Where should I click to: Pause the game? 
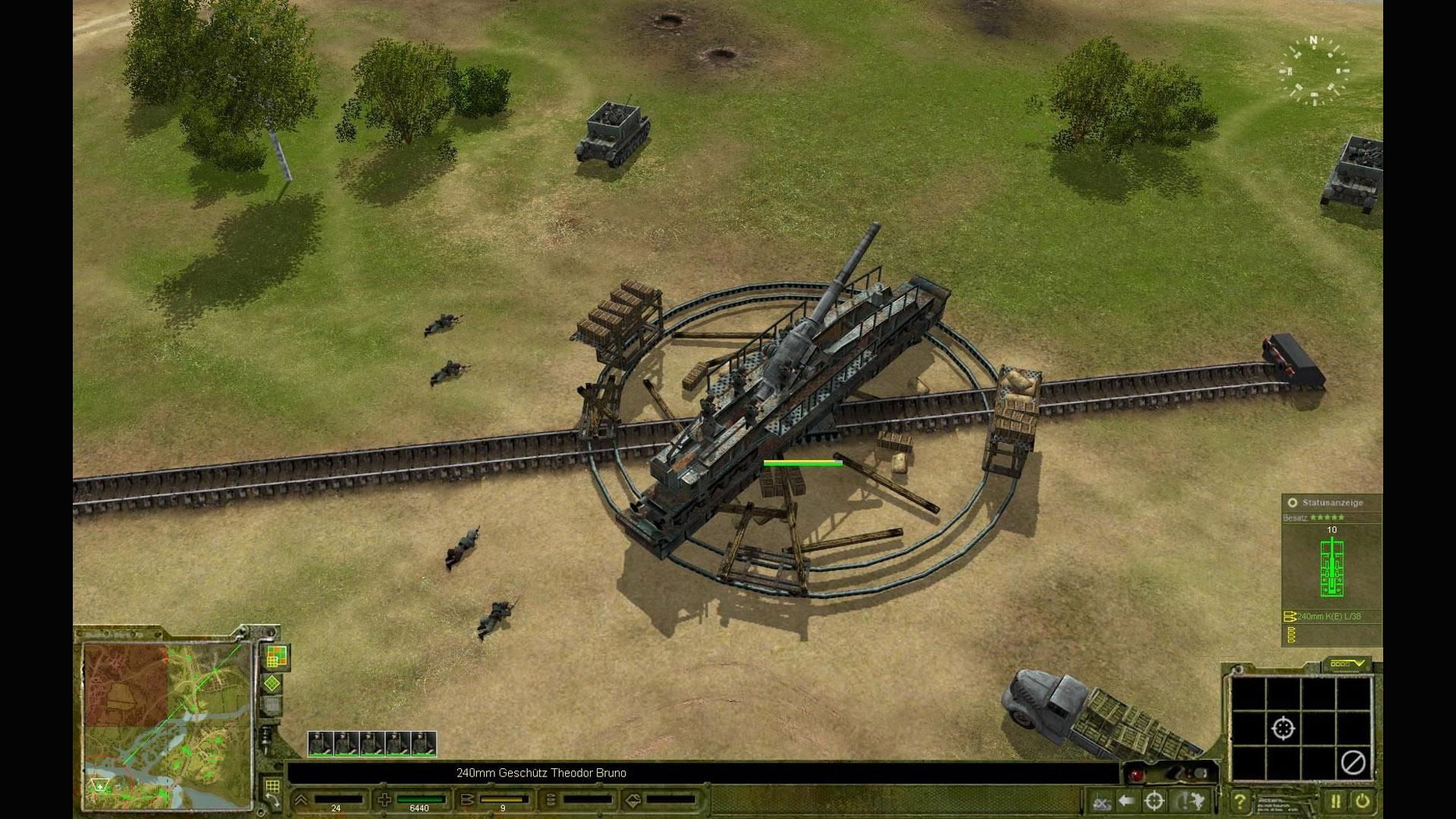pyautogui.click(x=1335, y=801)
